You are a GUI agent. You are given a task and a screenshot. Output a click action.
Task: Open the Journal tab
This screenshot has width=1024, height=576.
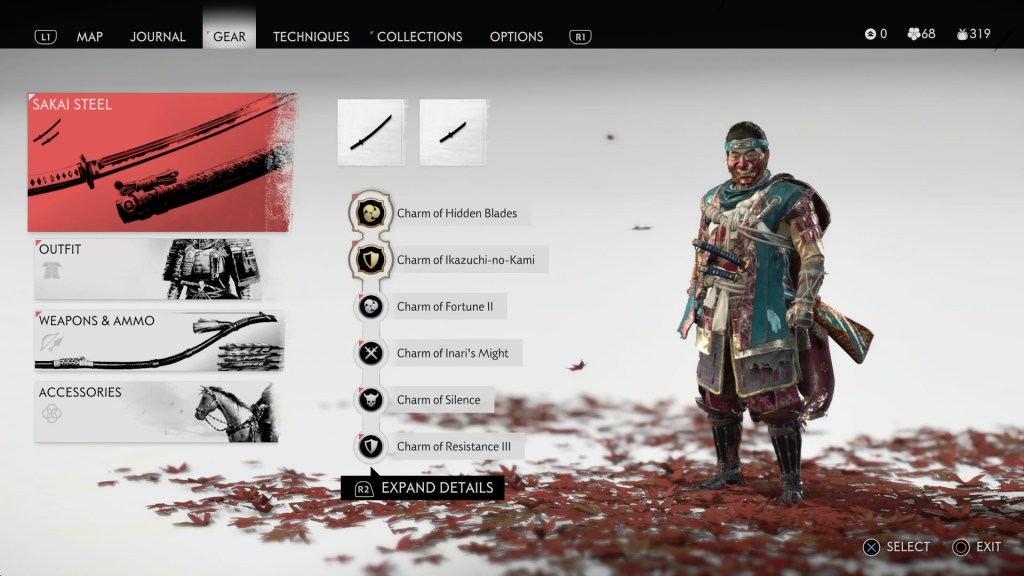[157, 37]
